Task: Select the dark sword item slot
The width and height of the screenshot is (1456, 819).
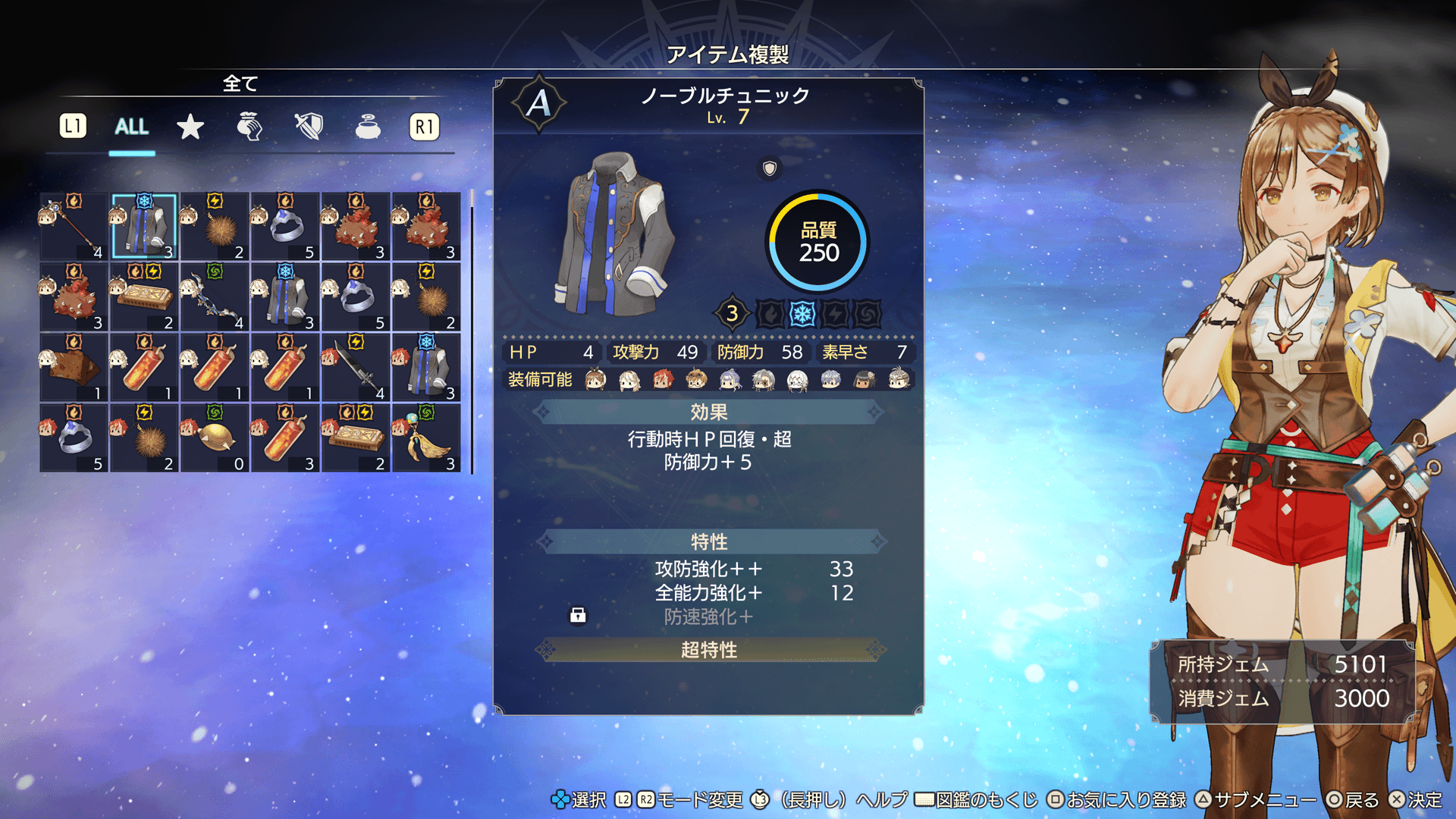Action: (356, 368)
